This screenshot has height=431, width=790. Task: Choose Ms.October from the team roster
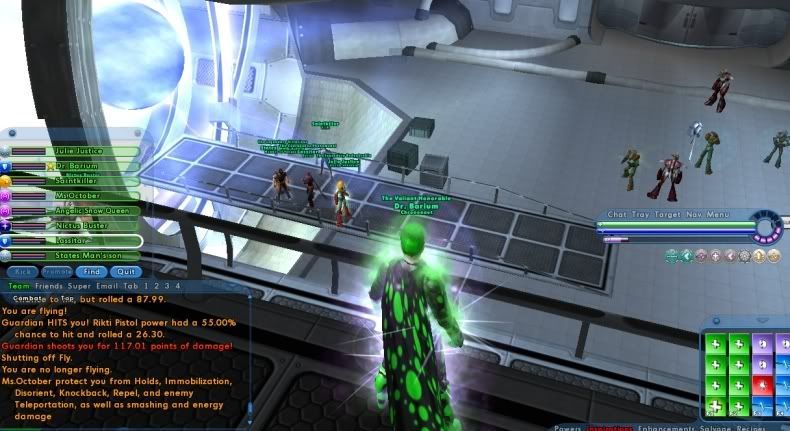pos(75,196)
